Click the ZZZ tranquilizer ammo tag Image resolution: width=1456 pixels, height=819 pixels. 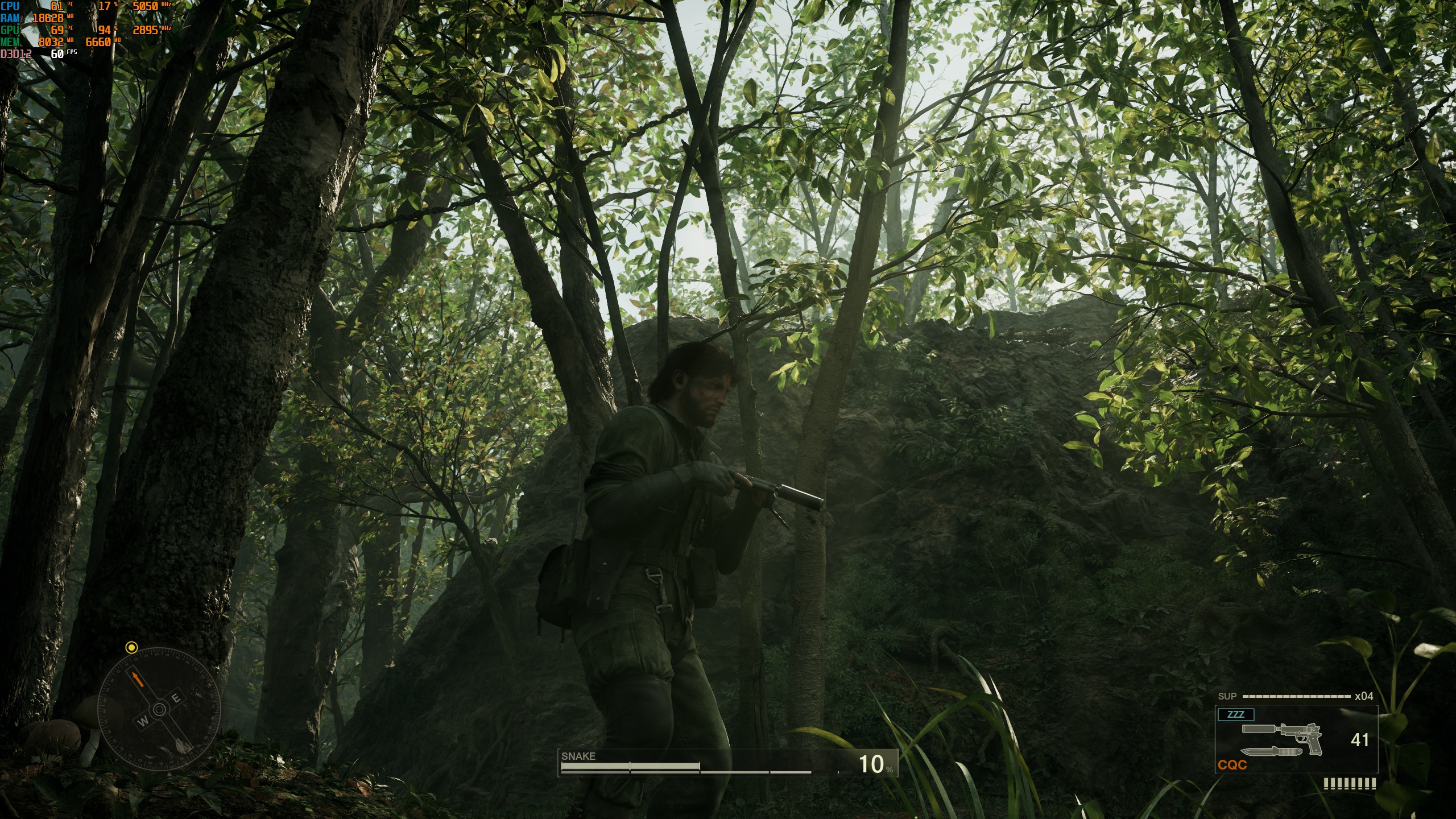point(1235,714)
